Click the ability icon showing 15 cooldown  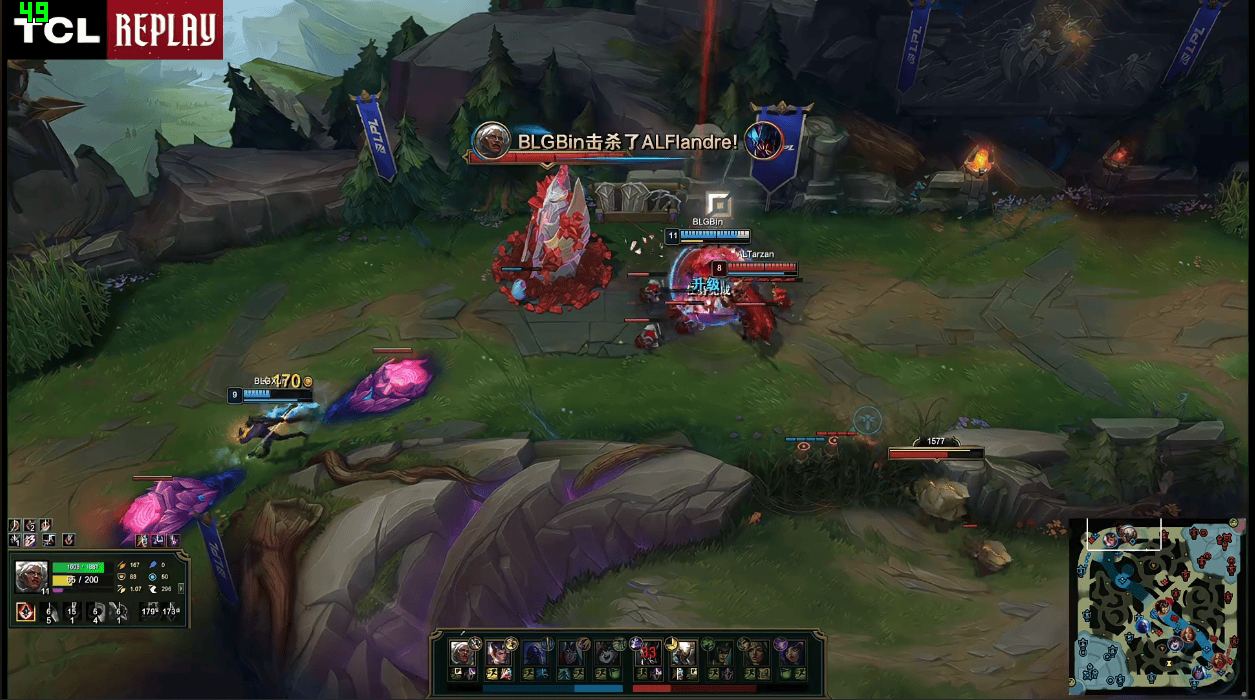pyautogui.click(x=72, y=613)
